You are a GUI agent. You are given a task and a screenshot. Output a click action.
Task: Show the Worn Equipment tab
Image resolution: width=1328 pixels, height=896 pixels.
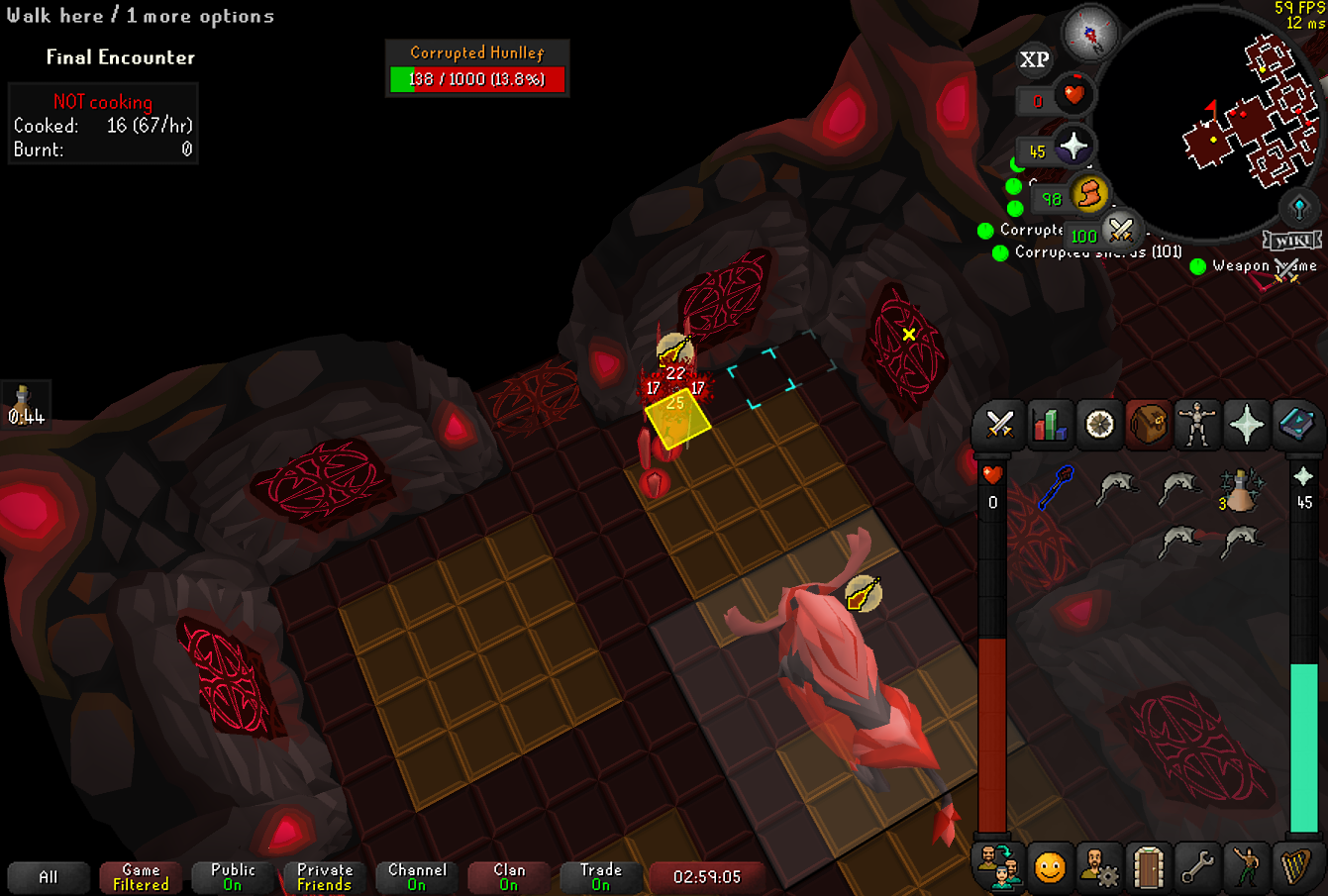(x=1197, y=425)
